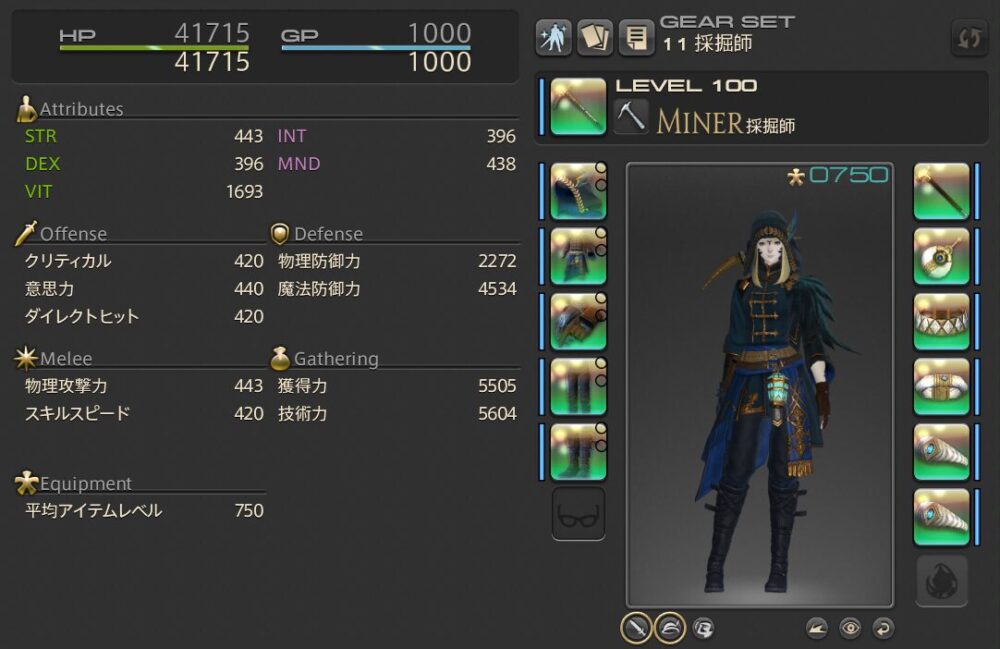Select the gloves equipment slot
Image resolution: width=1000 pixels, height=649 pixels.
[578, 321]
